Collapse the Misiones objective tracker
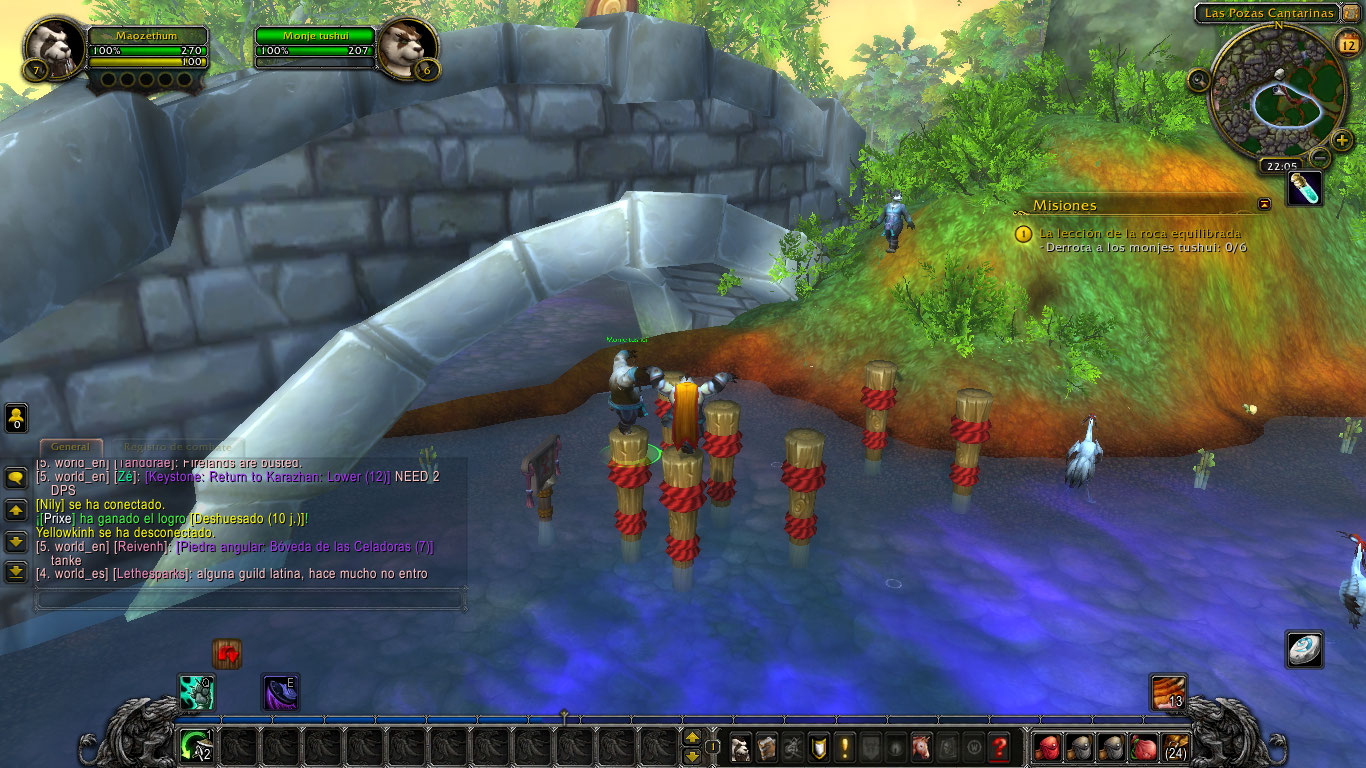 pos(1264,204)
